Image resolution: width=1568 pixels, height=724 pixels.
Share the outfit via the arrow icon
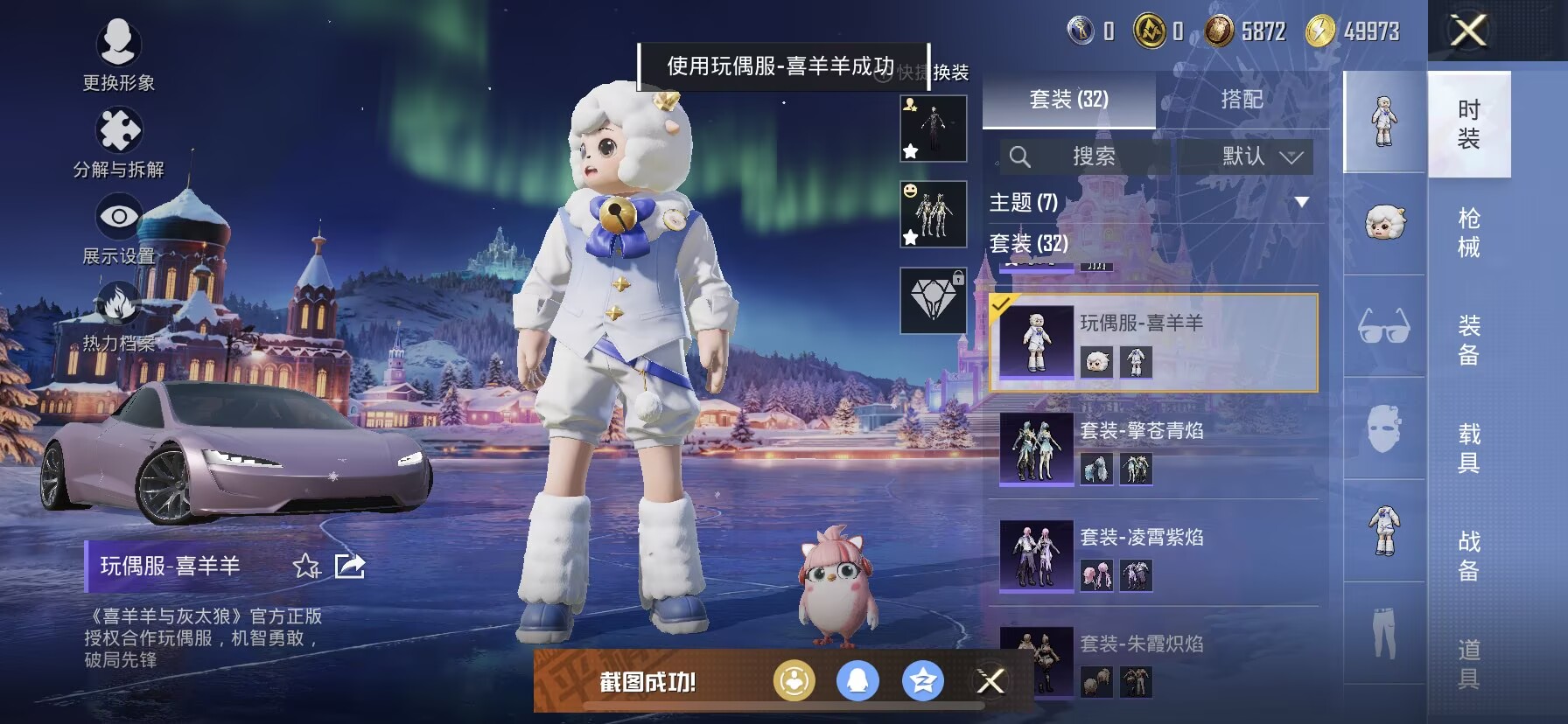click(350, 567)
